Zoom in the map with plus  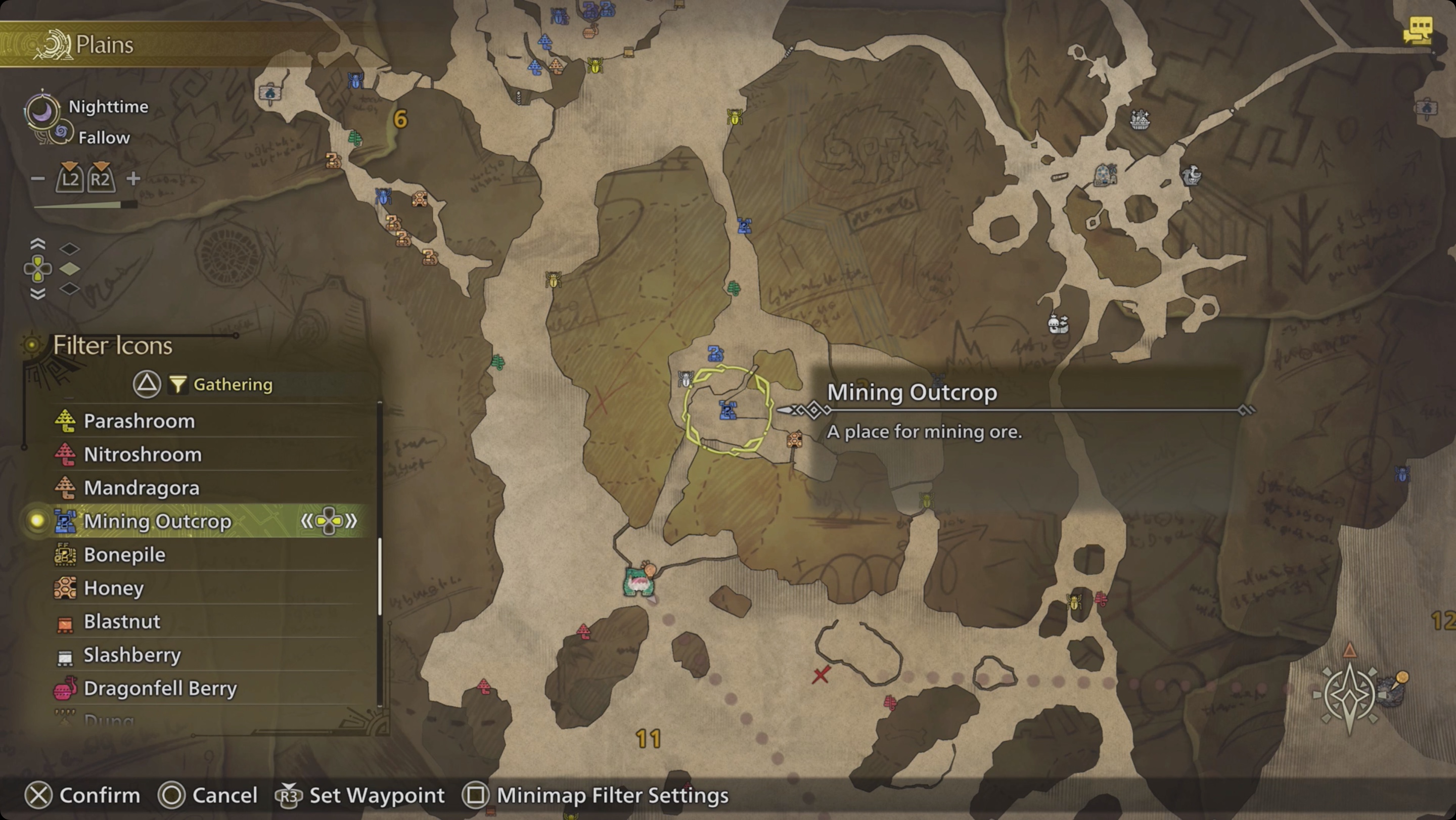[133, 178]
